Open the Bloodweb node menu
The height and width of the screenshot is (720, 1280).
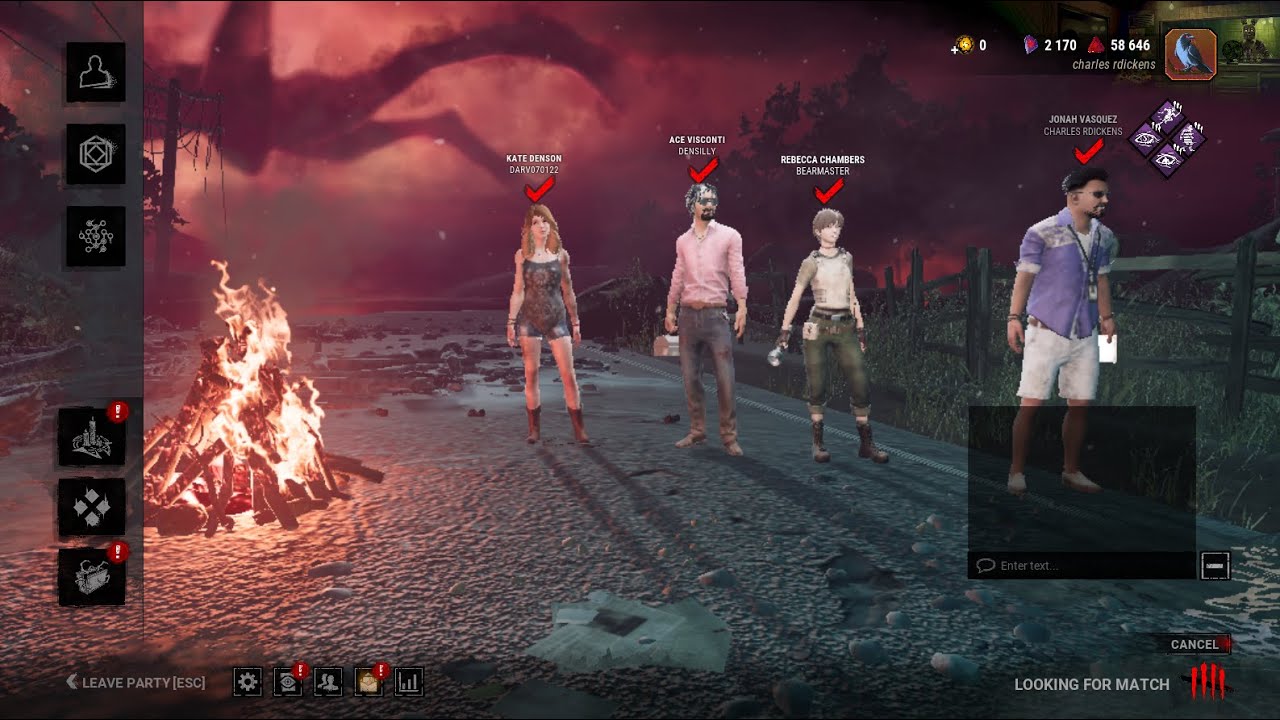click(x=96, y=236)
